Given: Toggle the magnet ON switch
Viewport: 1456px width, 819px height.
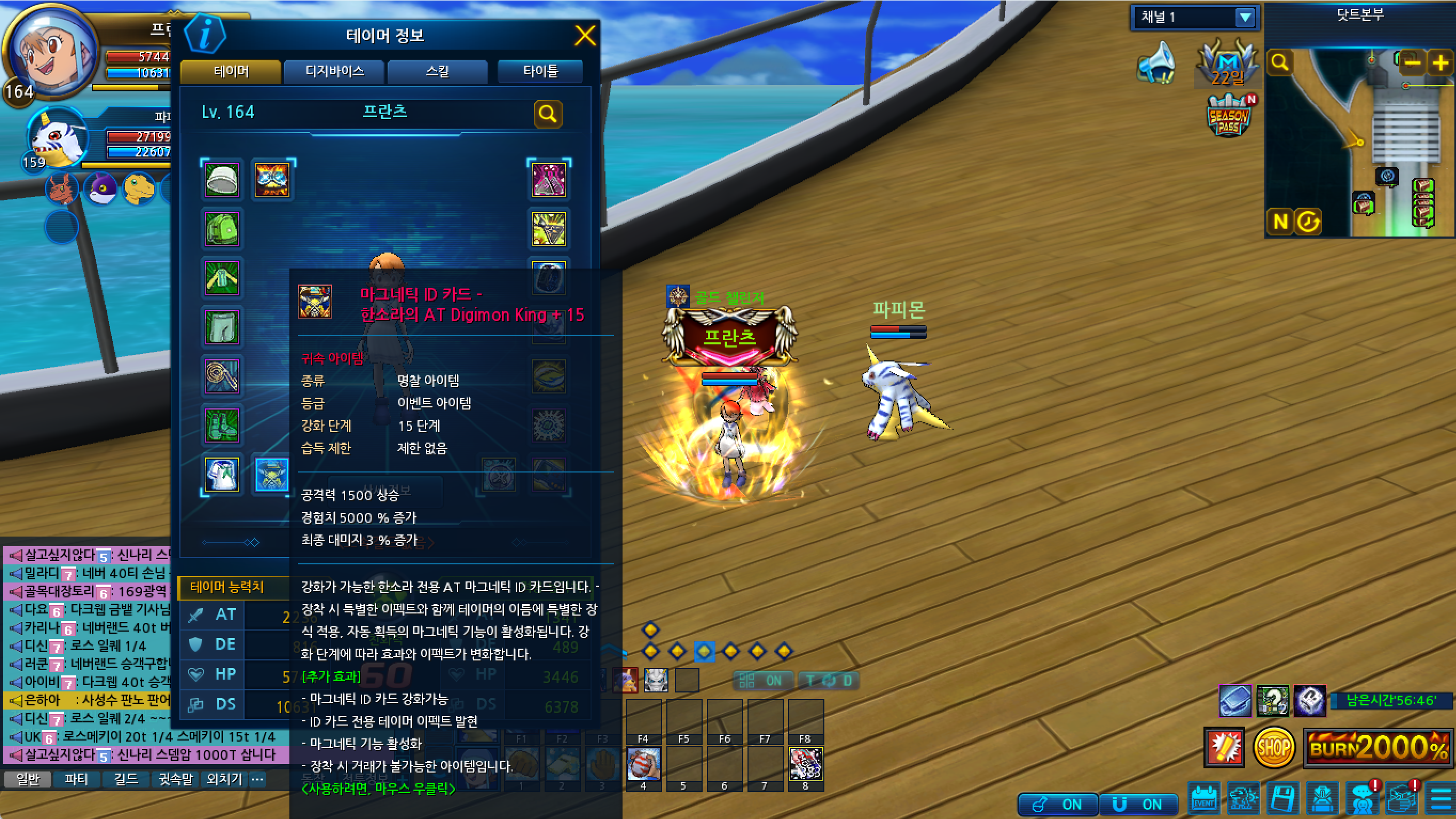Looking at the screenshot, I should click(x=1138, y=804).
